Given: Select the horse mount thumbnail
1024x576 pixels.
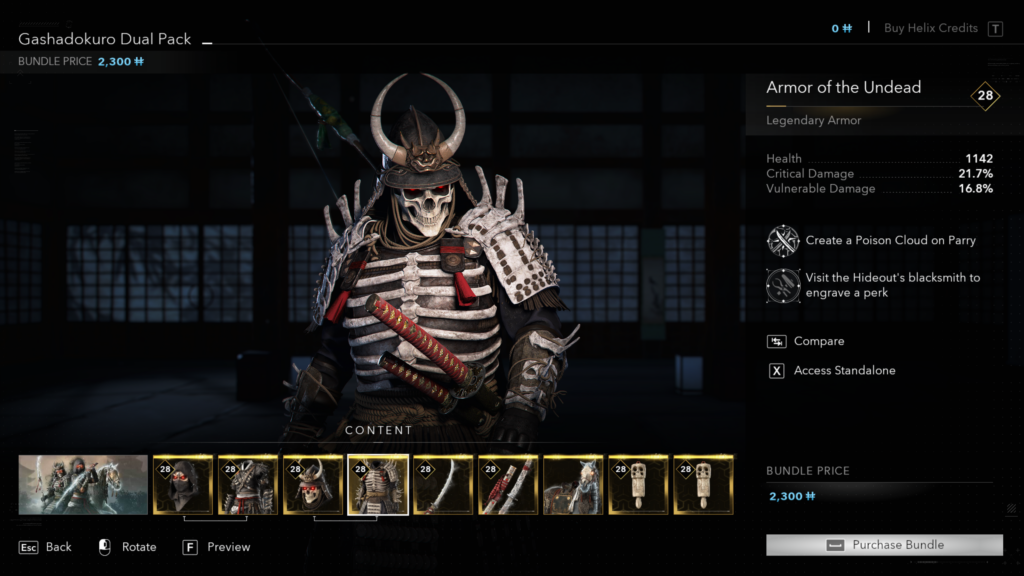Looking at the screenshot, I should 573,485.
